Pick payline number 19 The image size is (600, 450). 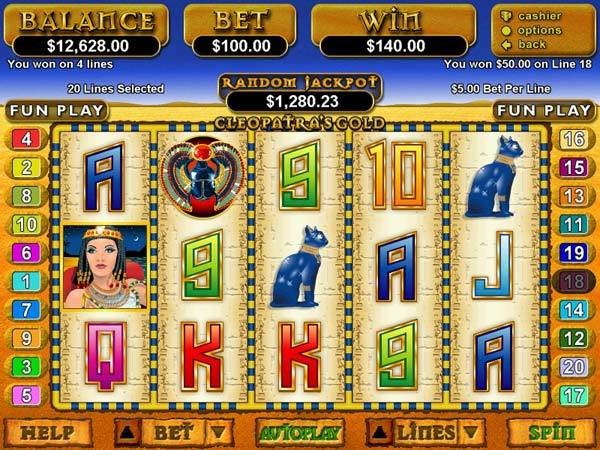(x=574, y=253)
